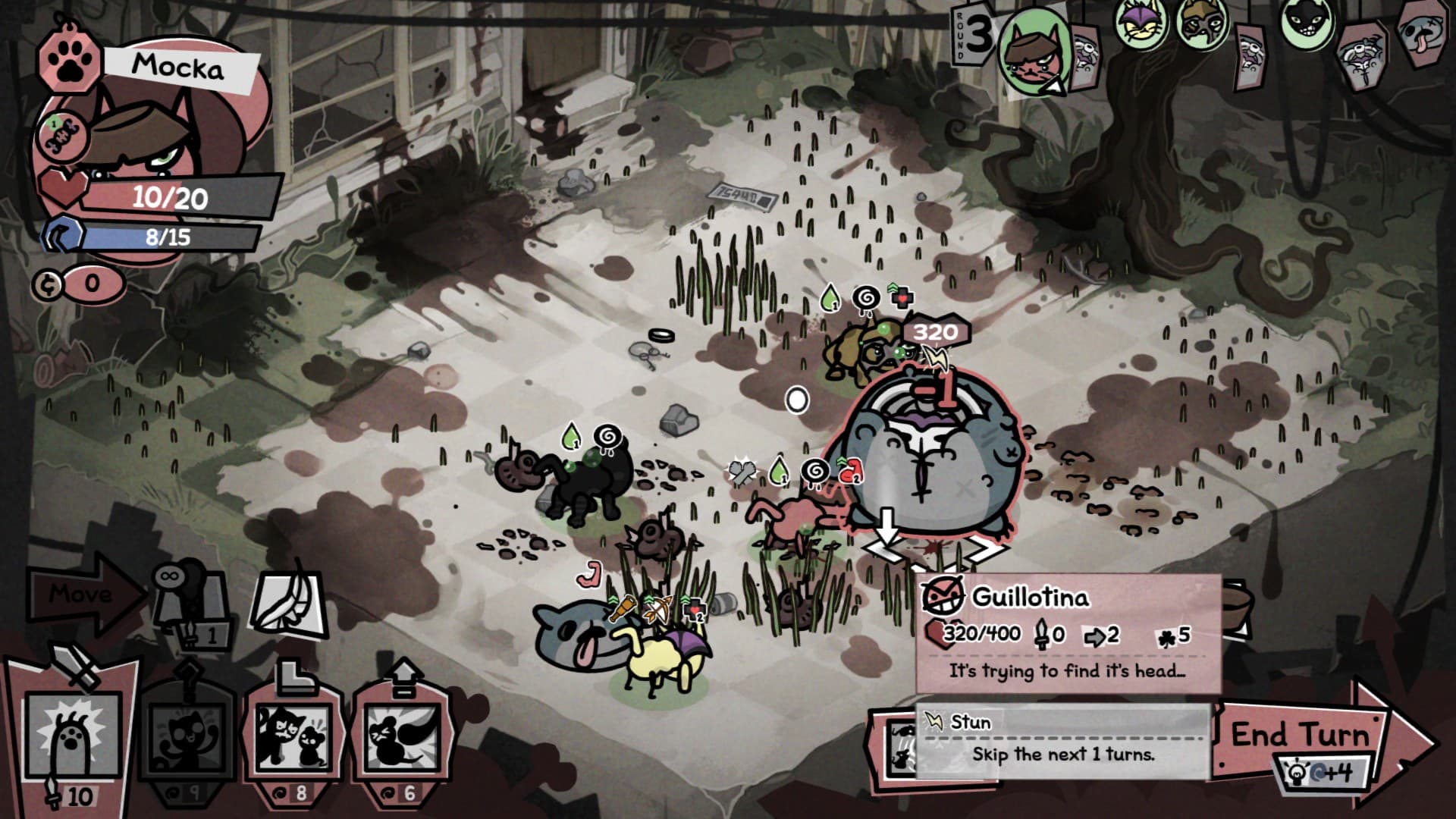The height and width of the screenshot is (819, 1456).
Task: Choose the Move arrow action
Action: point(82,594)
